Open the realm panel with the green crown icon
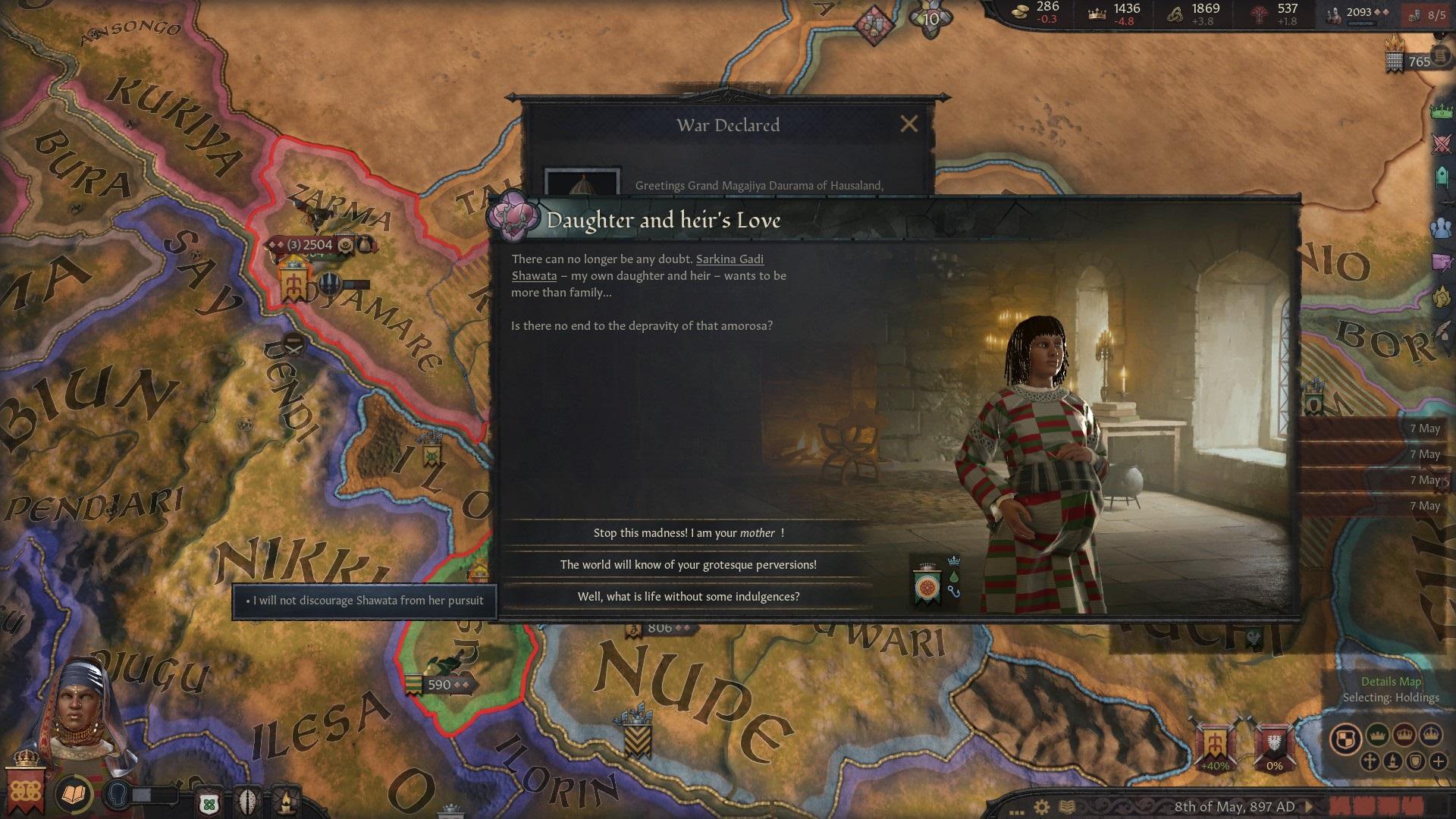1456x819 pixels. pos(1442,111)
